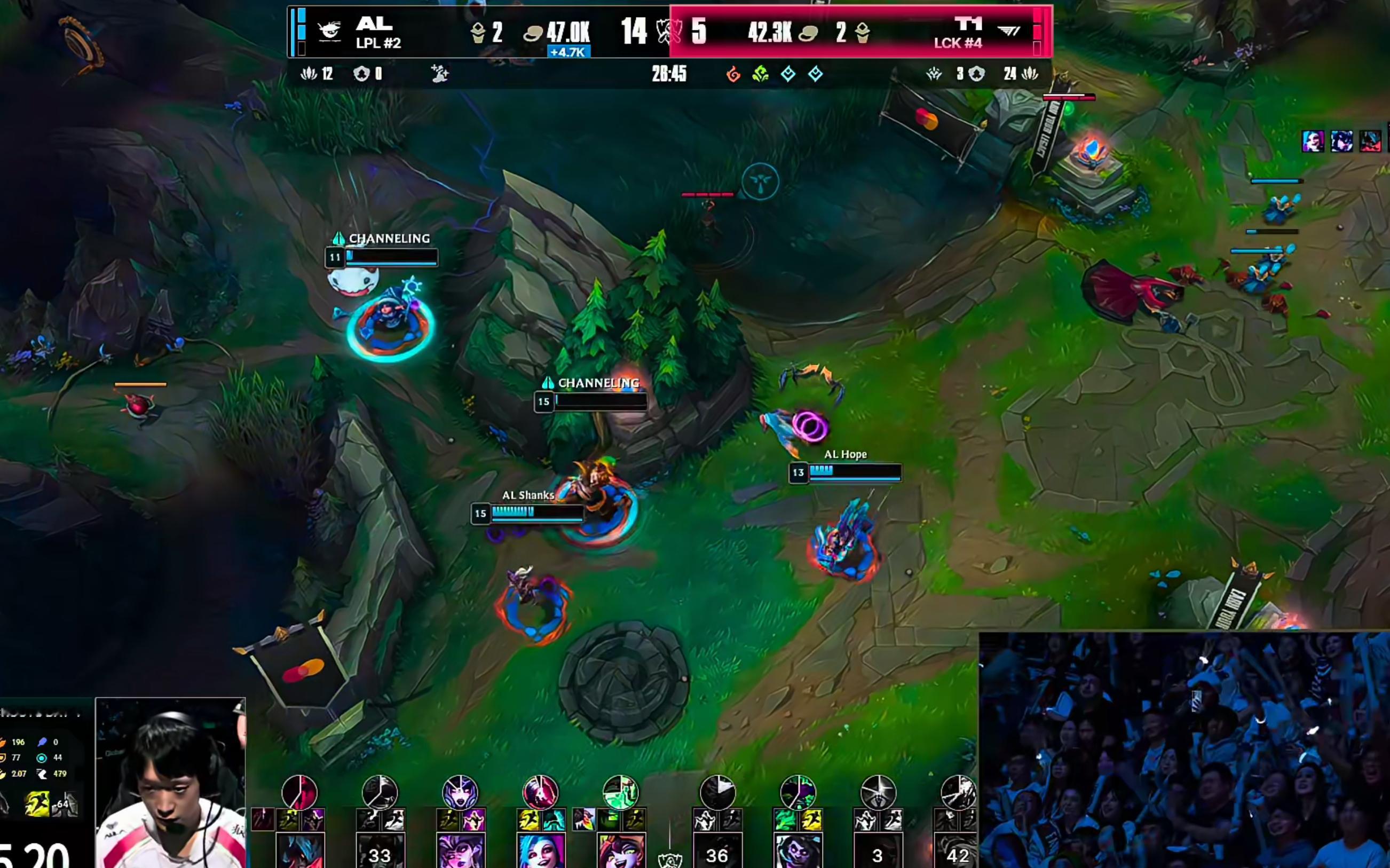The height and width of the screenshot is (868, 1390).
Task: Click the small Jinx icon at the right edge
Action: click(x=1313, y=141)
